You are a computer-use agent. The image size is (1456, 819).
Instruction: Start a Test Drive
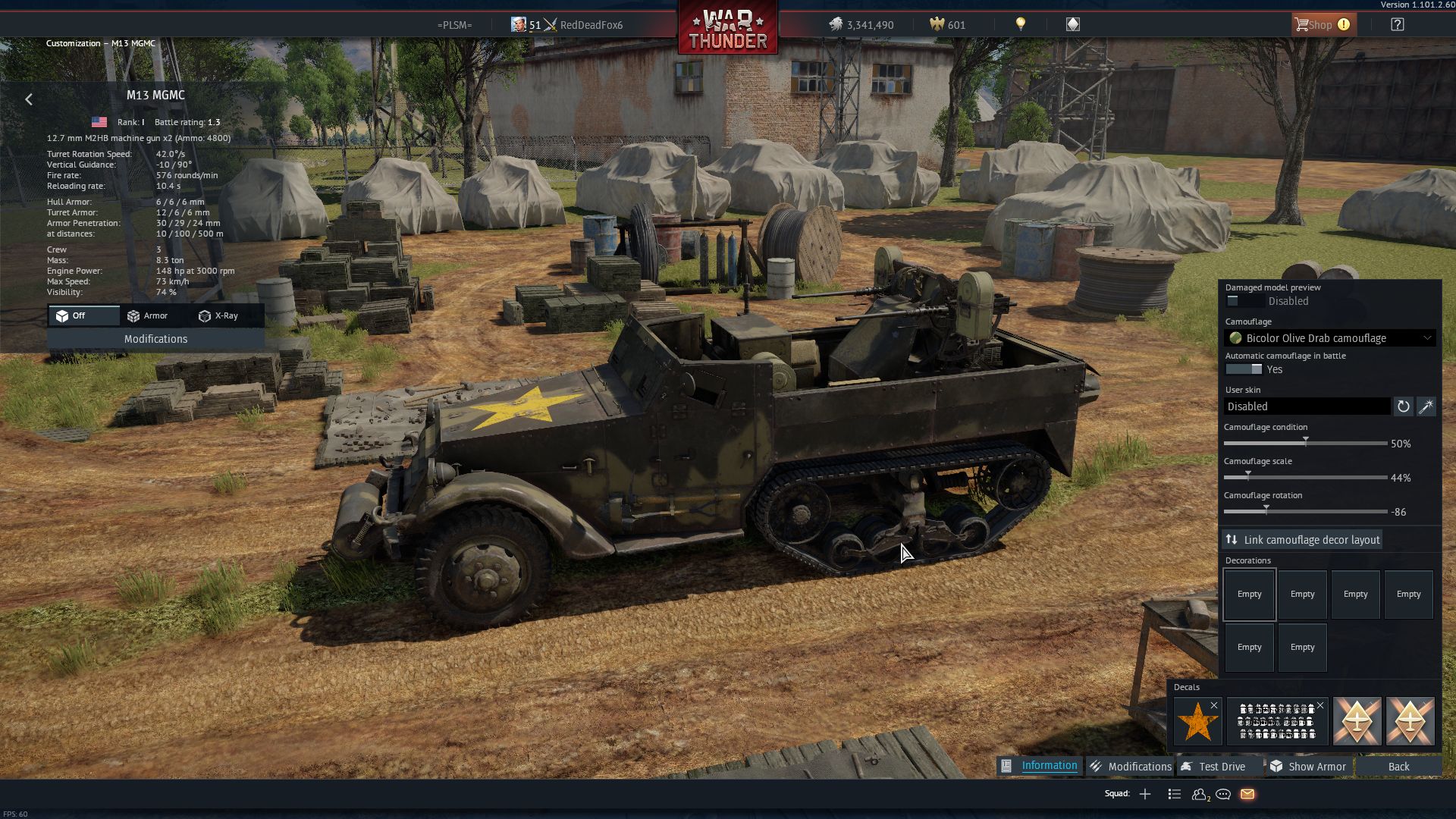pyautogui.click(x=1213, y=767)
